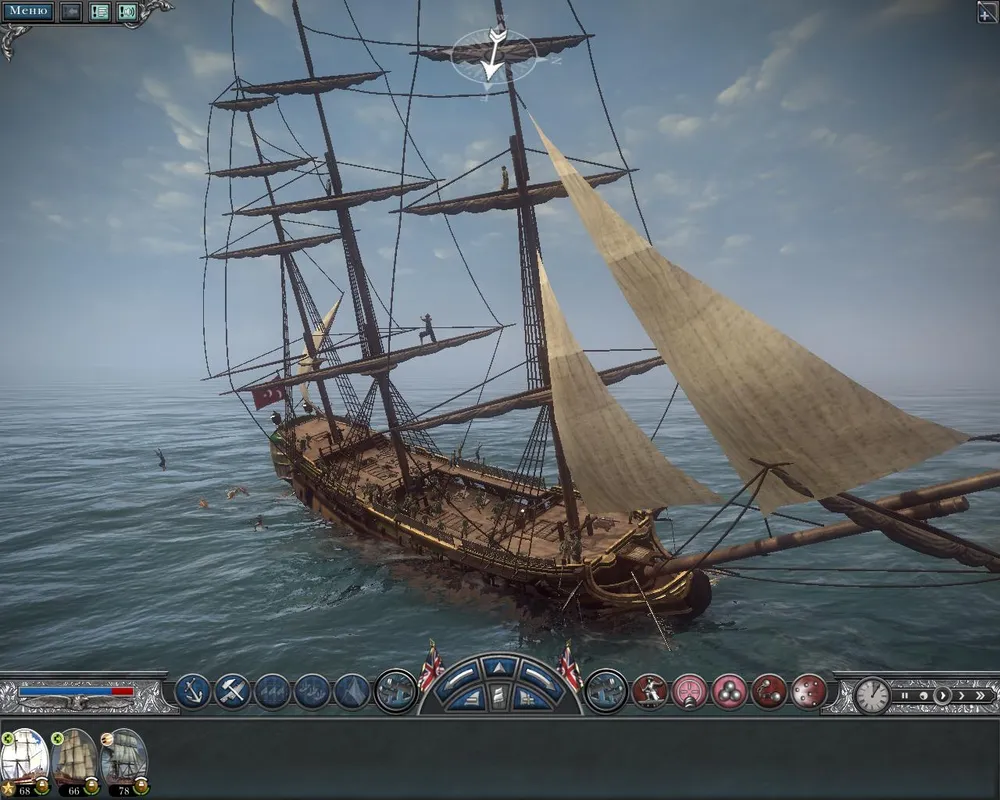Select the ship card with 68 crew
Viewport: 1000px width, 800px height.
click(x=25, y=760)
